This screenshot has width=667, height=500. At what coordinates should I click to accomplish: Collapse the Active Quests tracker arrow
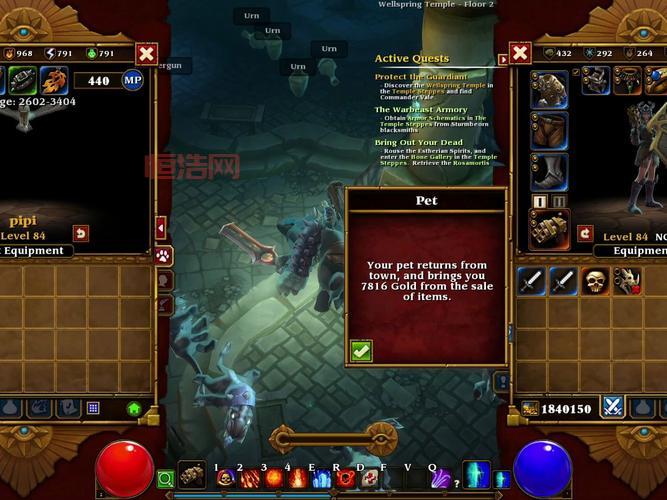[502, 60]
